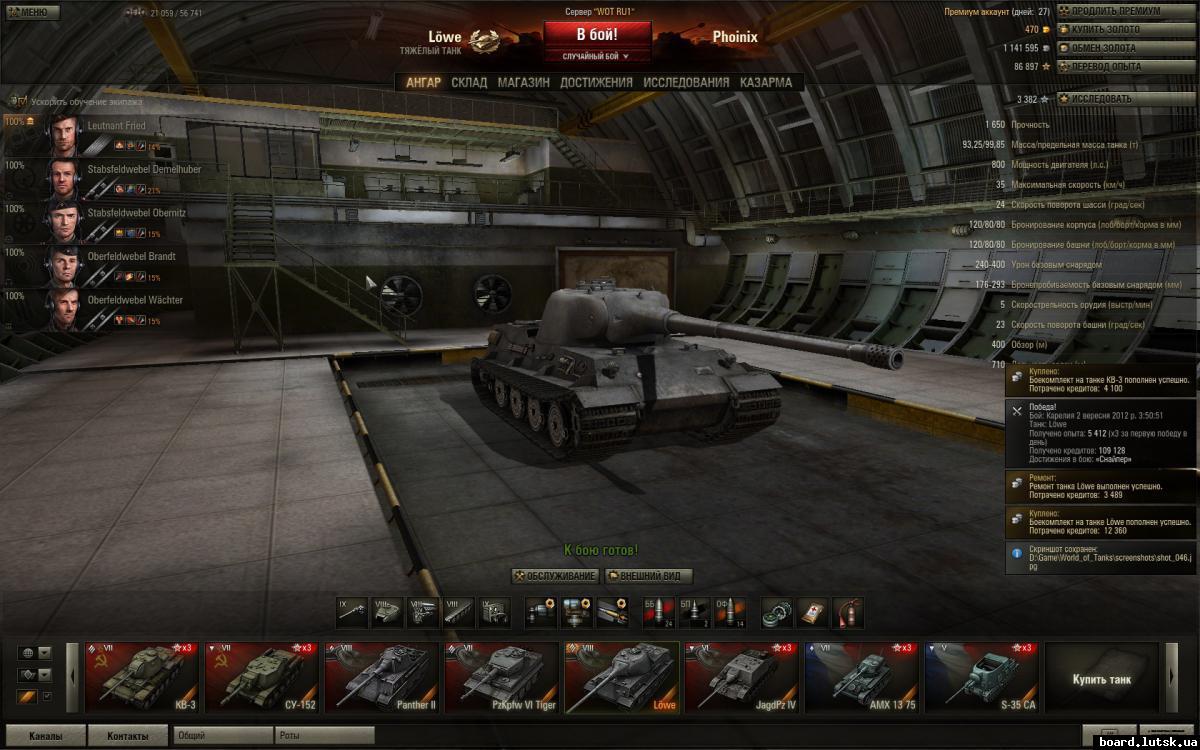Image resolution: width=1200 pixels, height=750 pixels.
Task: Select the КВ-3 tank in carousel
Action: point(141,677)
